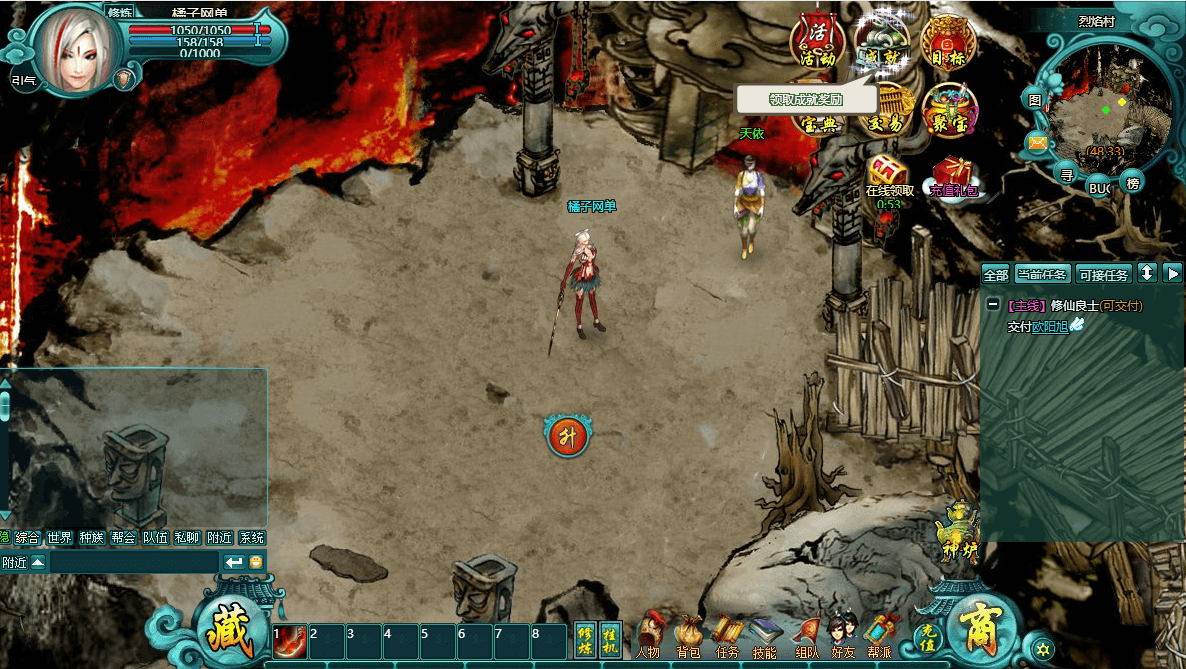Screen dimensions: 1186x669
Task: Open the 榜 ranking button
Action: tap(1132, 182)
